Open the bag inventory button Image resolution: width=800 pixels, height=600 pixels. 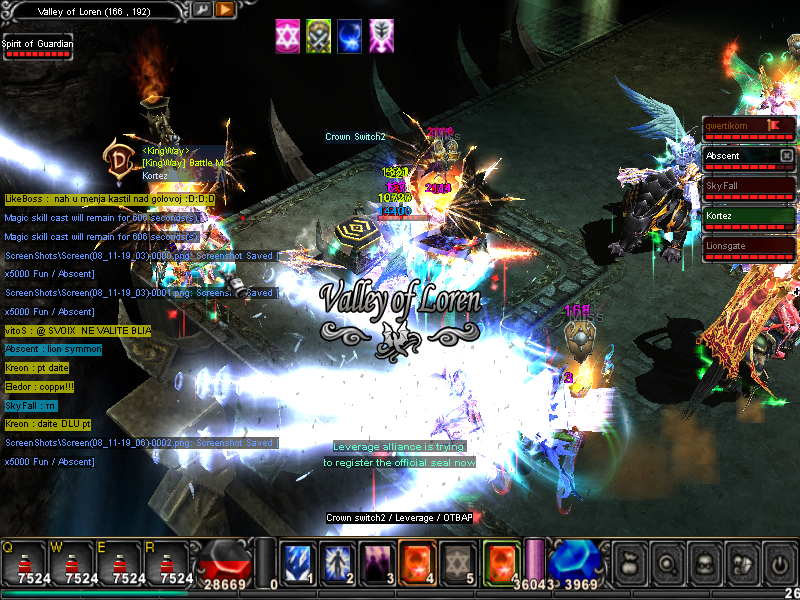coord(630,564)
